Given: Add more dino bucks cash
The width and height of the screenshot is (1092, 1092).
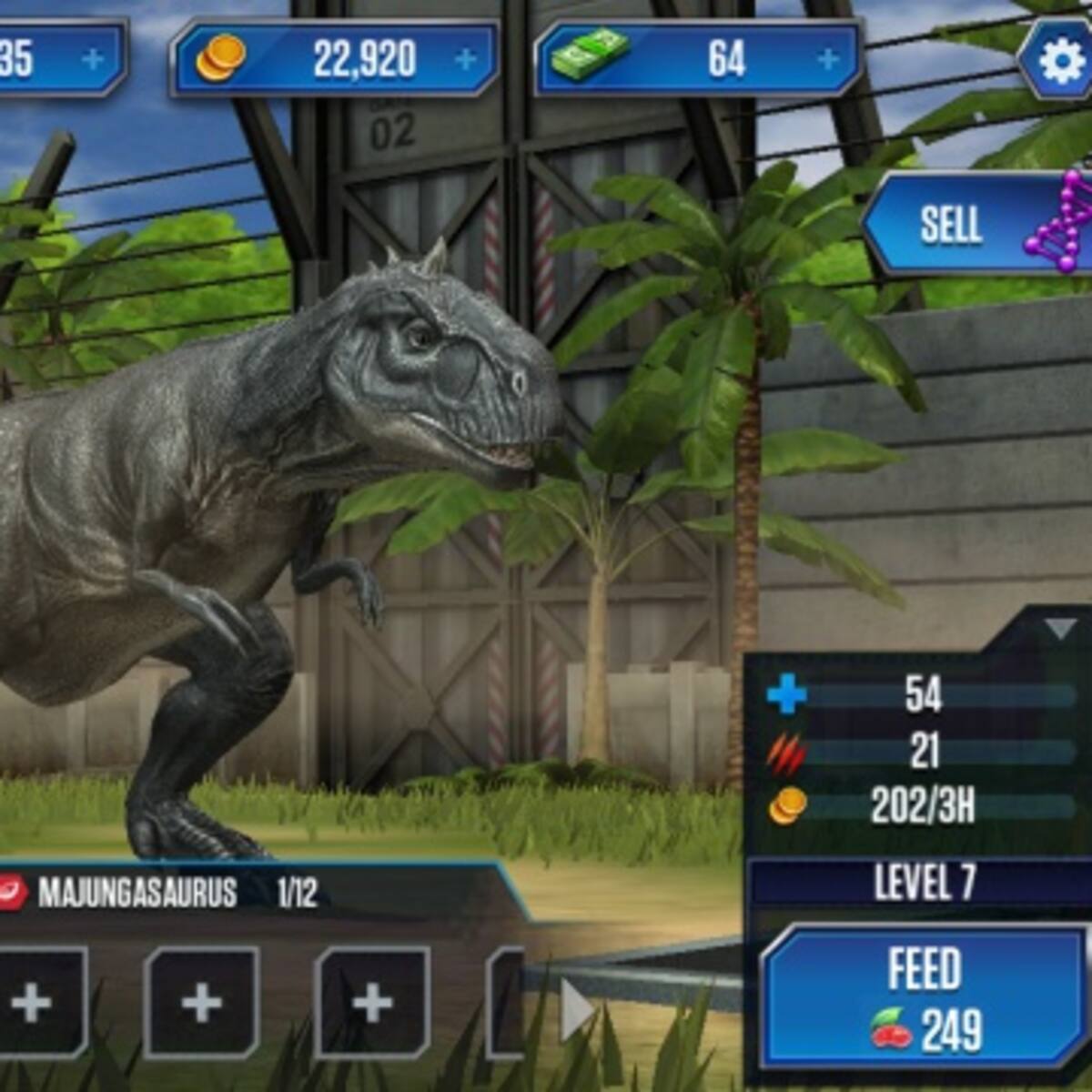Looking at the screenshot, I should pyautogui.click(x=828, y=60).
